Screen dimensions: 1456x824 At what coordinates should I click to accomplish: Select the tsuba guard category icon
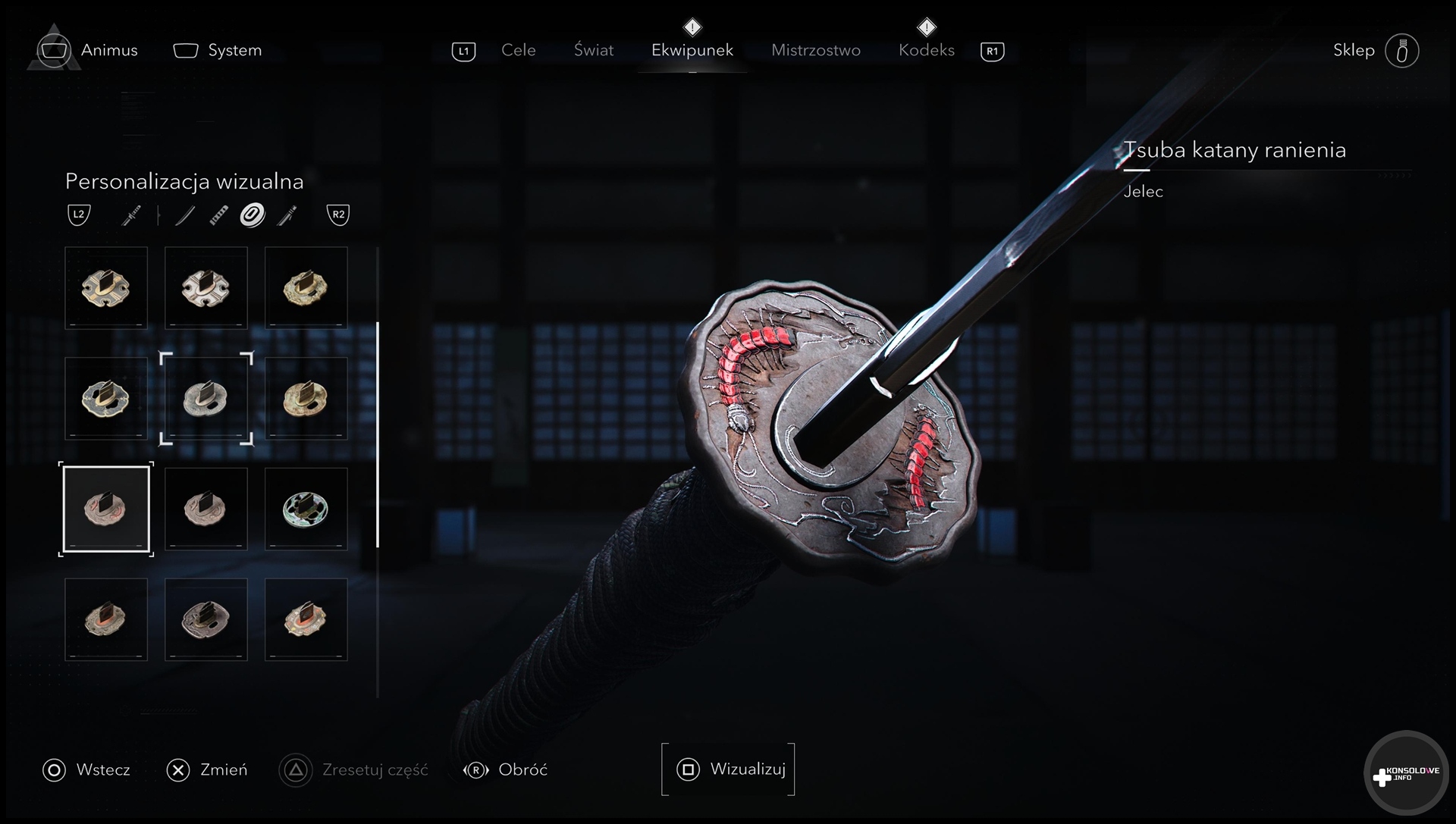point(253,215)
